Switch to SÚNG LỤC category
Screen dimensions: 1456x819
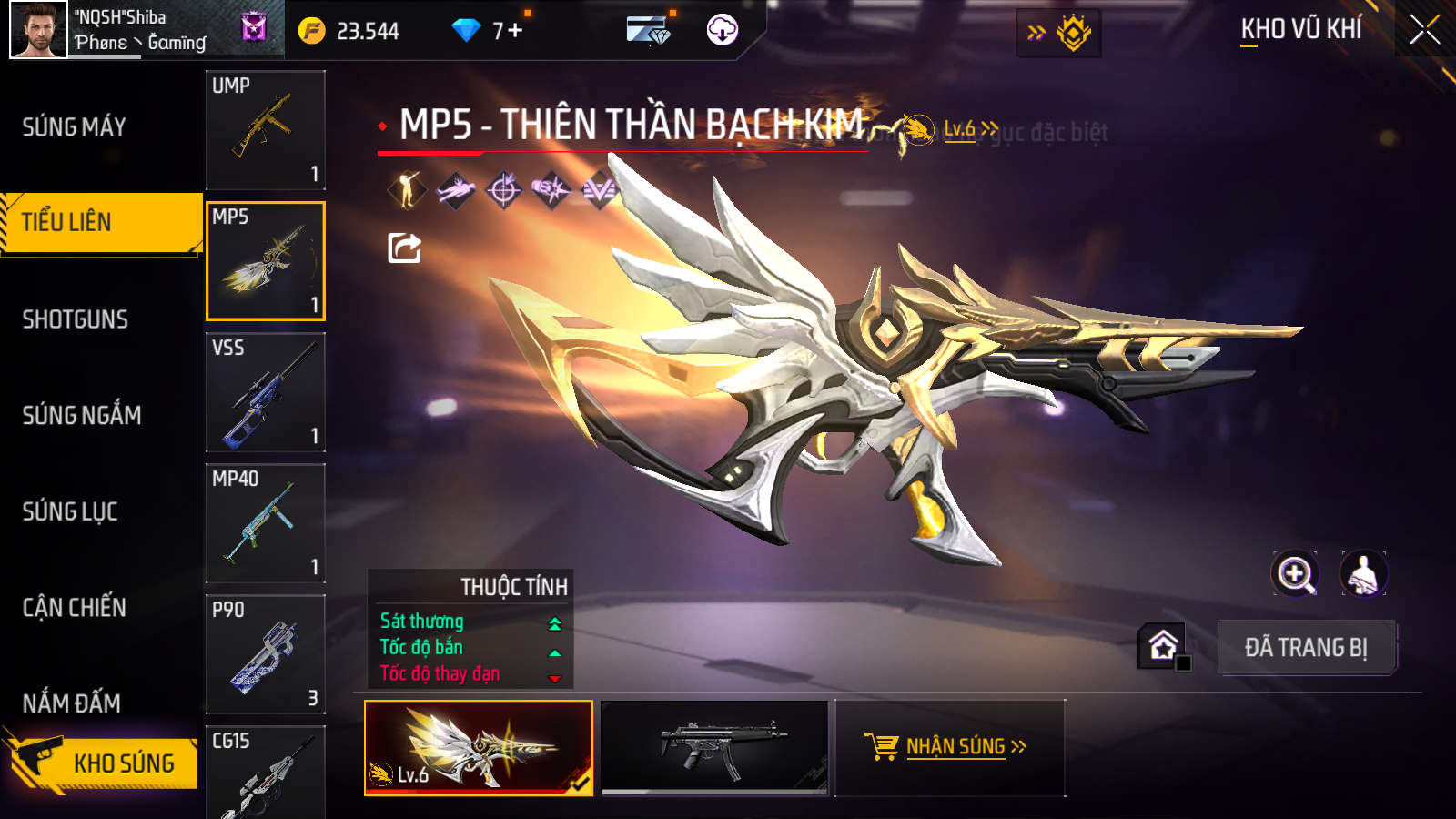click(x=70, y=511)
